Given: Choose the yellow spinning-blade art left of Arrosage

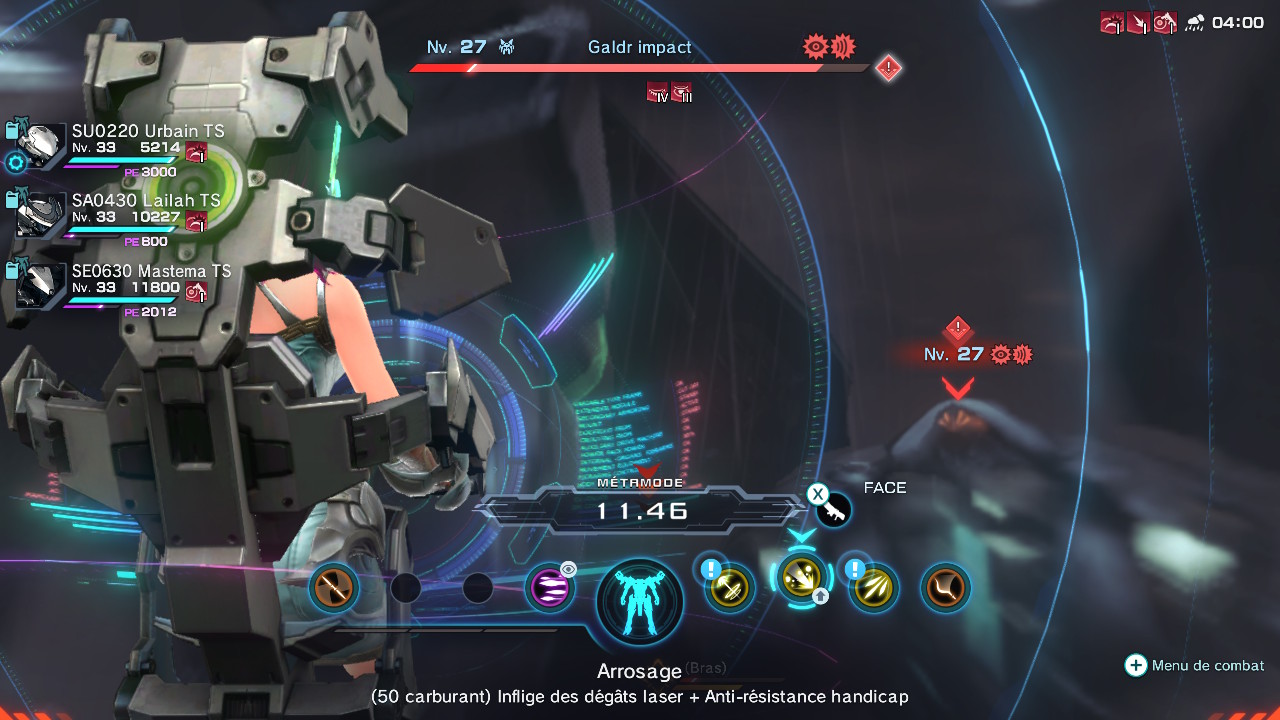Looking at the screenshot, I should tap(729, 588).
